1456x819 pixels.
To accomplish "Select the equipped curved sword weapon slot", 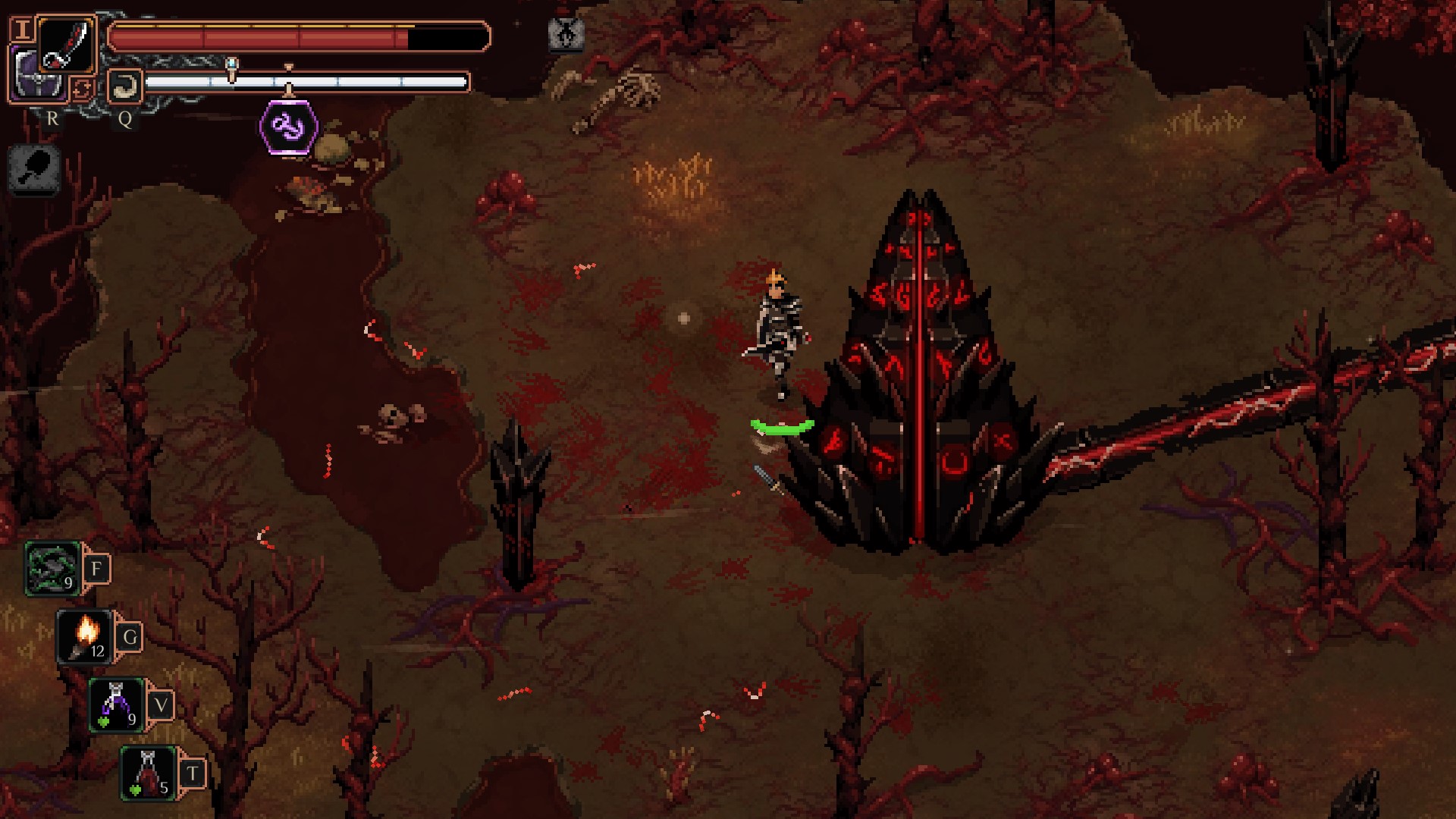I will coord(67,44).
